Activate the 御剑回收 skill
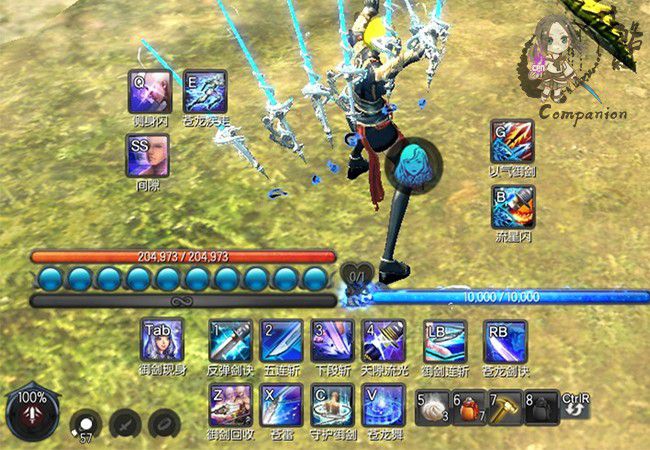The height and width of the screenshot is (450, 650). [x=230, y=405]
